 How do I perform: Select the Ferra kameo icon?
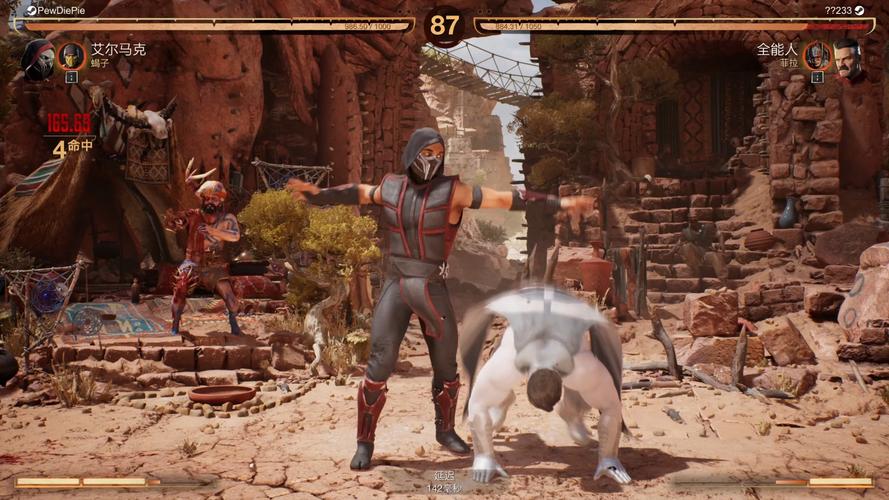pos(816,56)
